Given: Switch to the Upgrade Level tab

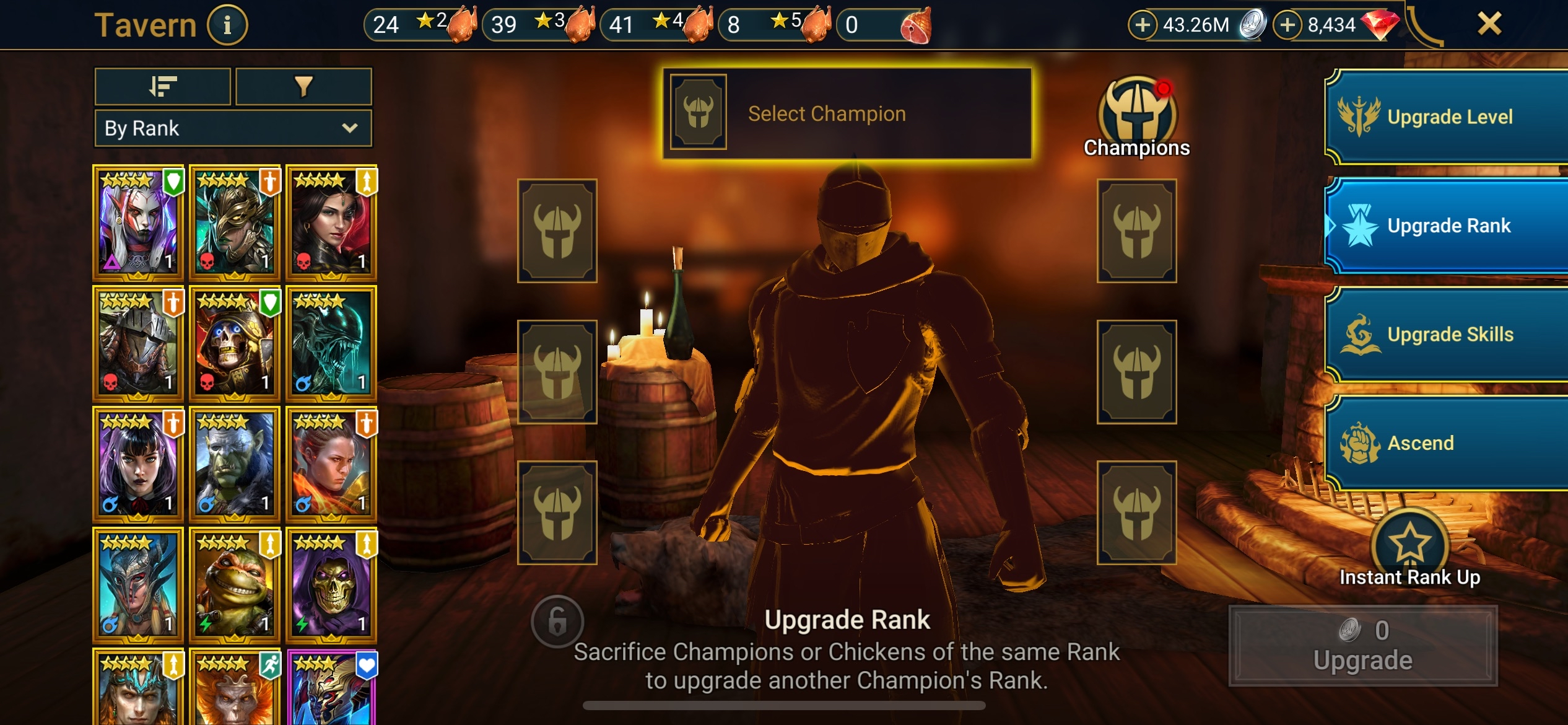Looking at the screenshot, I should coord(1448,116).
